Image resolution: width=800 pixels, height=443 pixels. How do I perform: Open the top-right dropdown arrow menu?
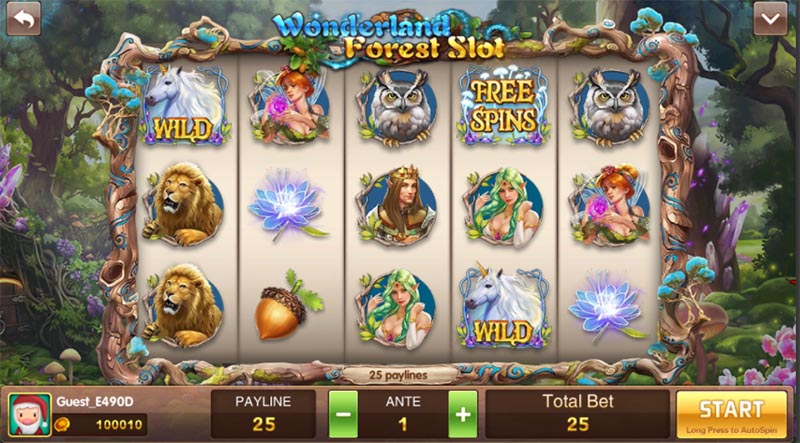tap(770, 18)
